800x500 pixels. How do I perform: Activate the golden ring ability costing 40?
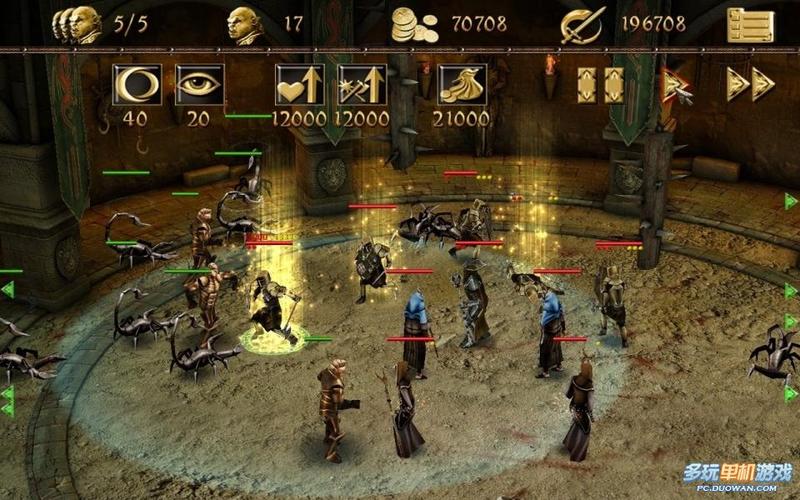(137, 85)
